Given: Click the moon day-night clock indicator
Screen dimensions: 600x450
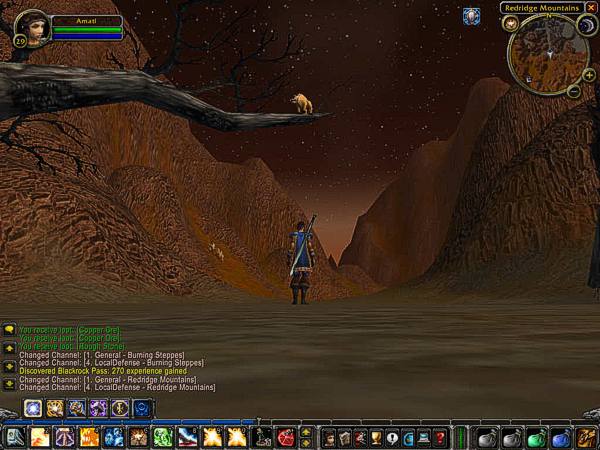Looking at the screenshot, I should click(587, 25).
